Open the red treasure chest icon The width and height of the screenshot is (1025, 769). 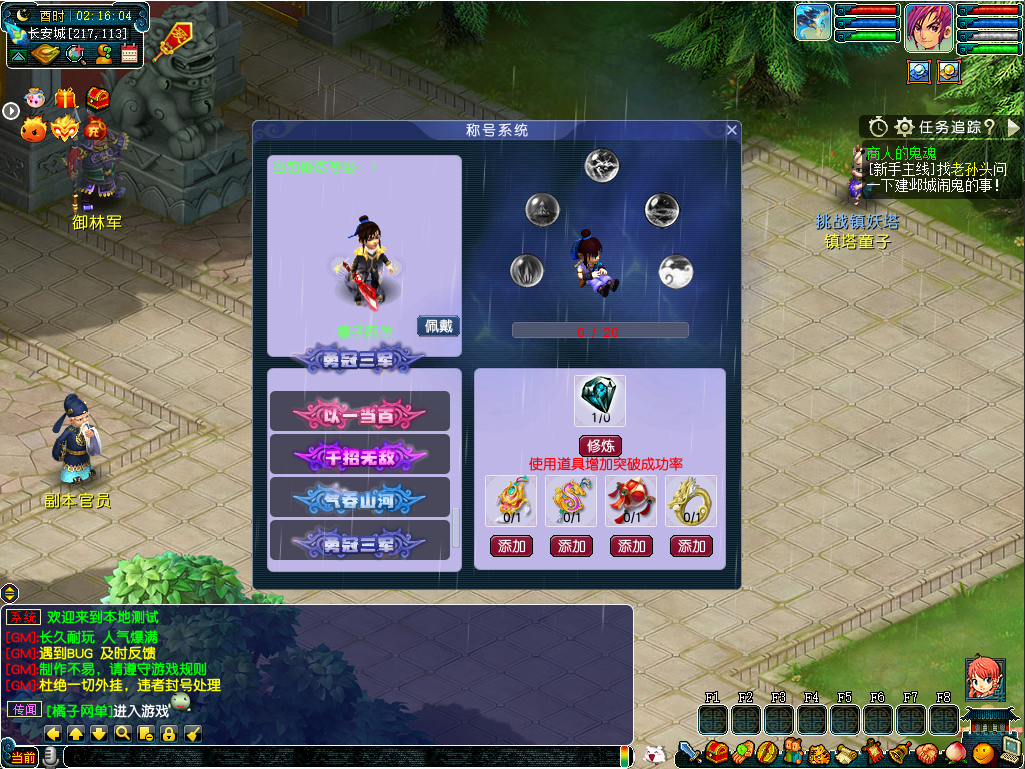[x=97, y=98]
